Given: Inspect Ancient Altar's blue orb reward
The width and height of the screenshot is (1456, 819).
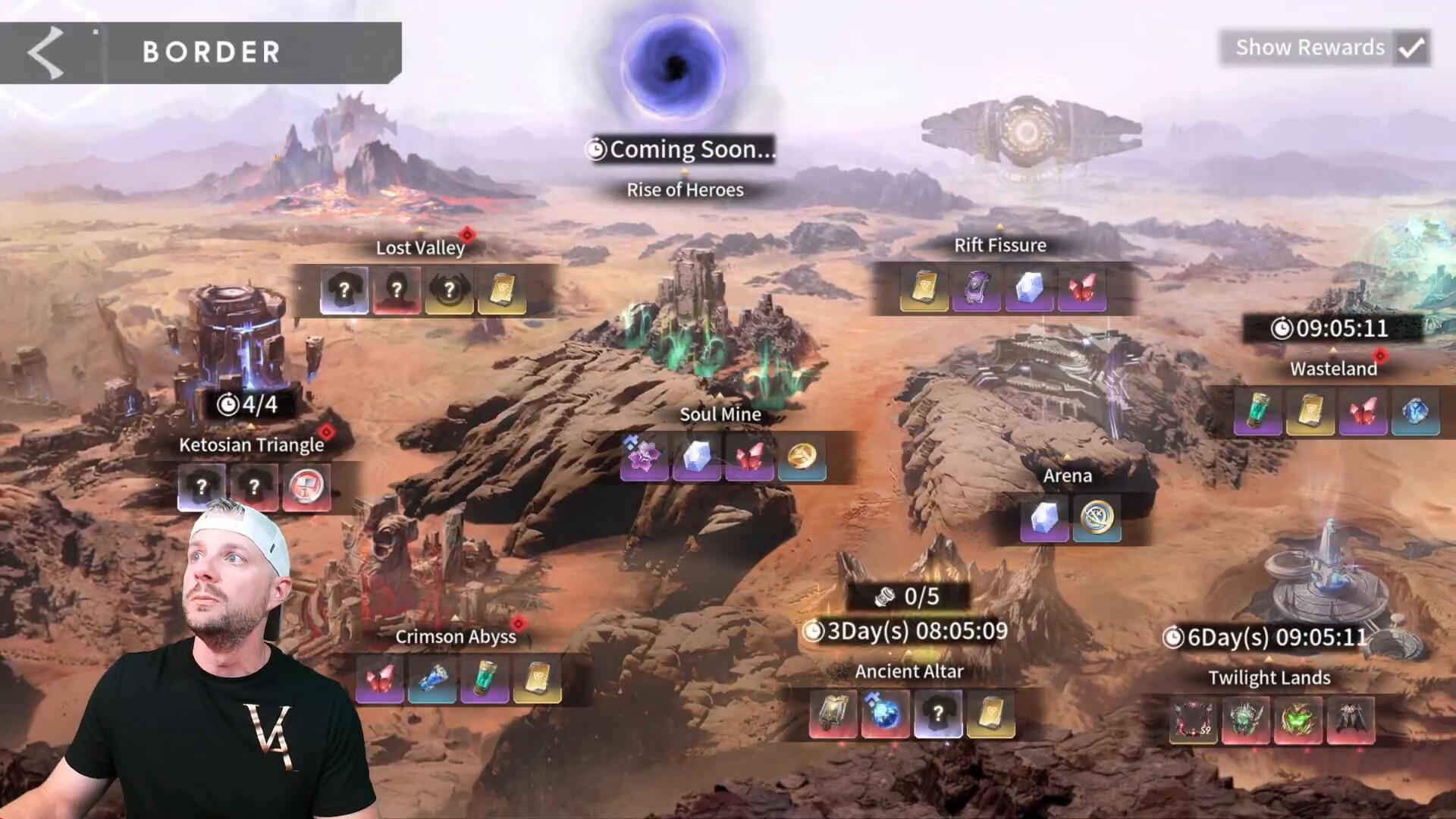Looking at the screenshot, I should [x=884, y=714].
